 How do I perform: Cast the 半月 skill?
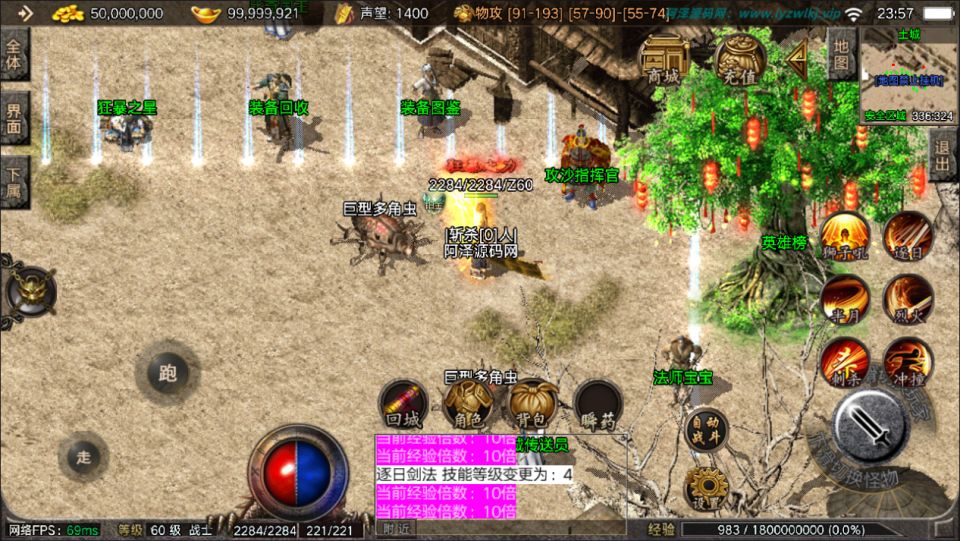coord(845,299)
